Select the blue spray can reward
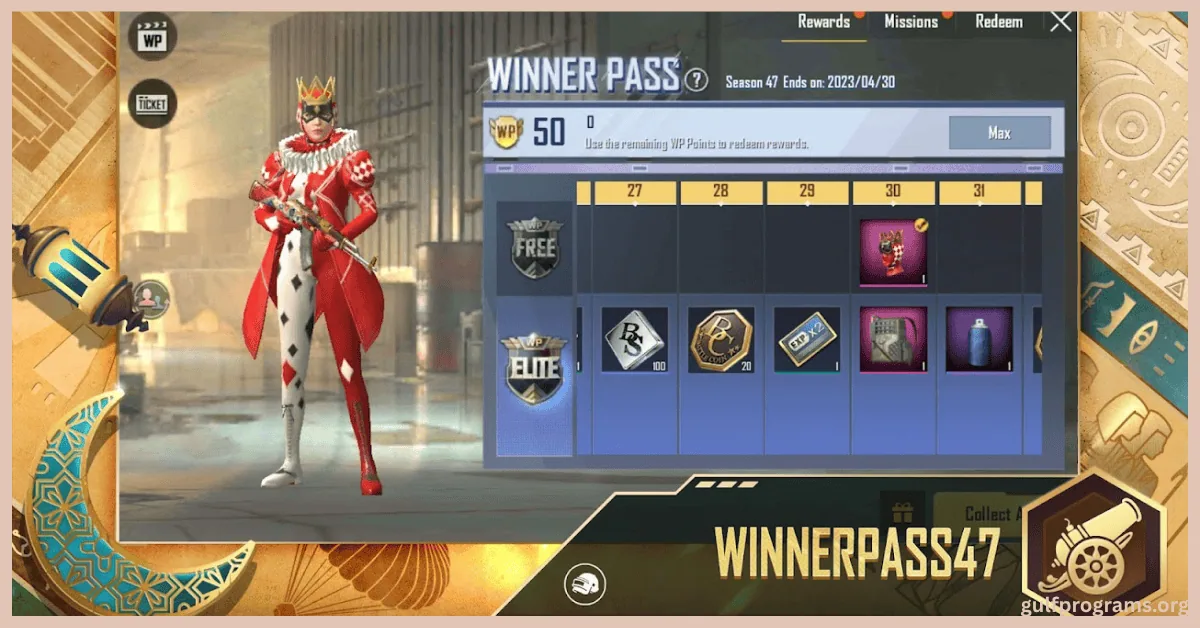The width and height of the screenshot is (1200, 628). tap(979, 340)
